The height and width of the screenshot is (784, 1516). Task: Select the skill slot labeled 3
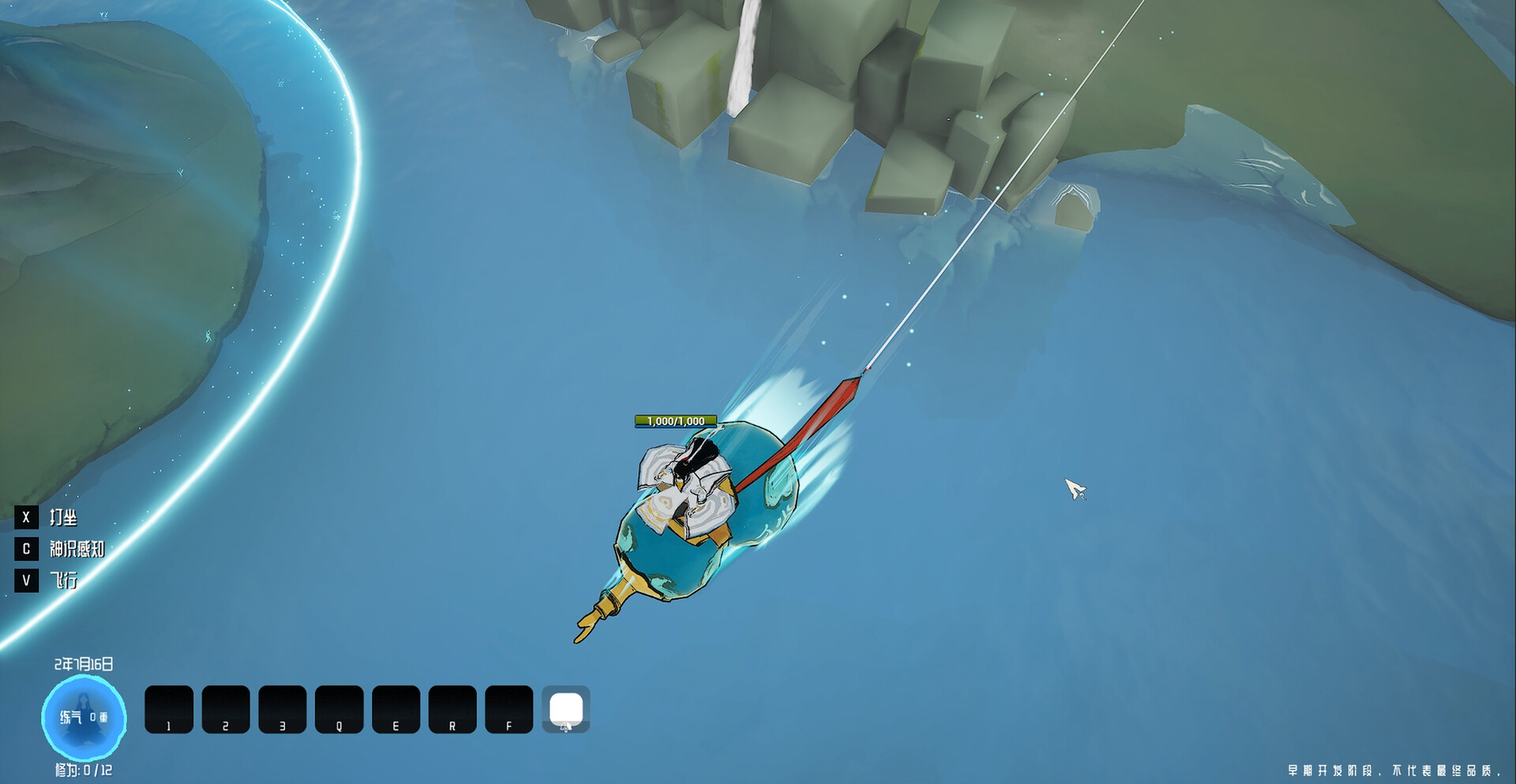(x=283, y=709)
